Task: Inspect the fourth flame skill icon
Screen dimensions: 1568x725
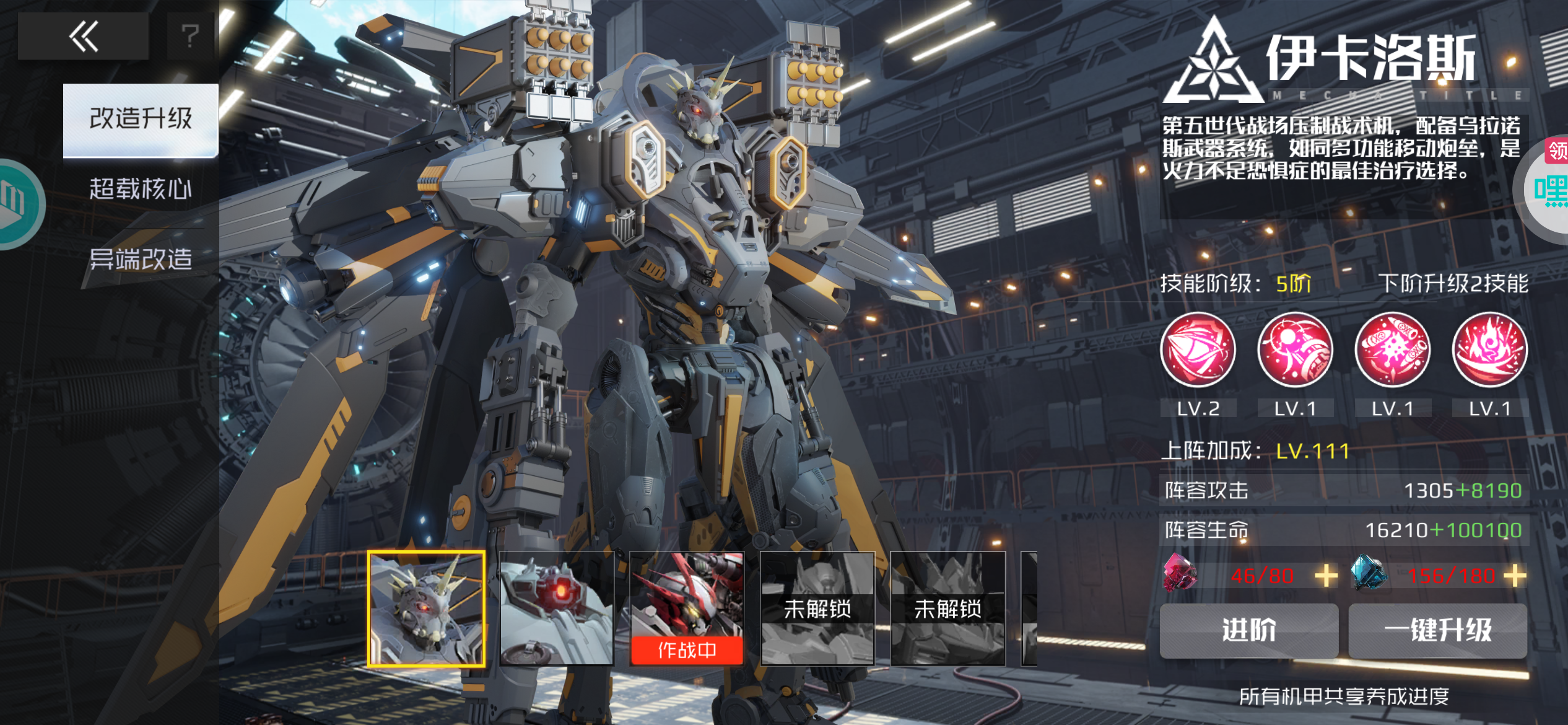Action: [1489, 350]
